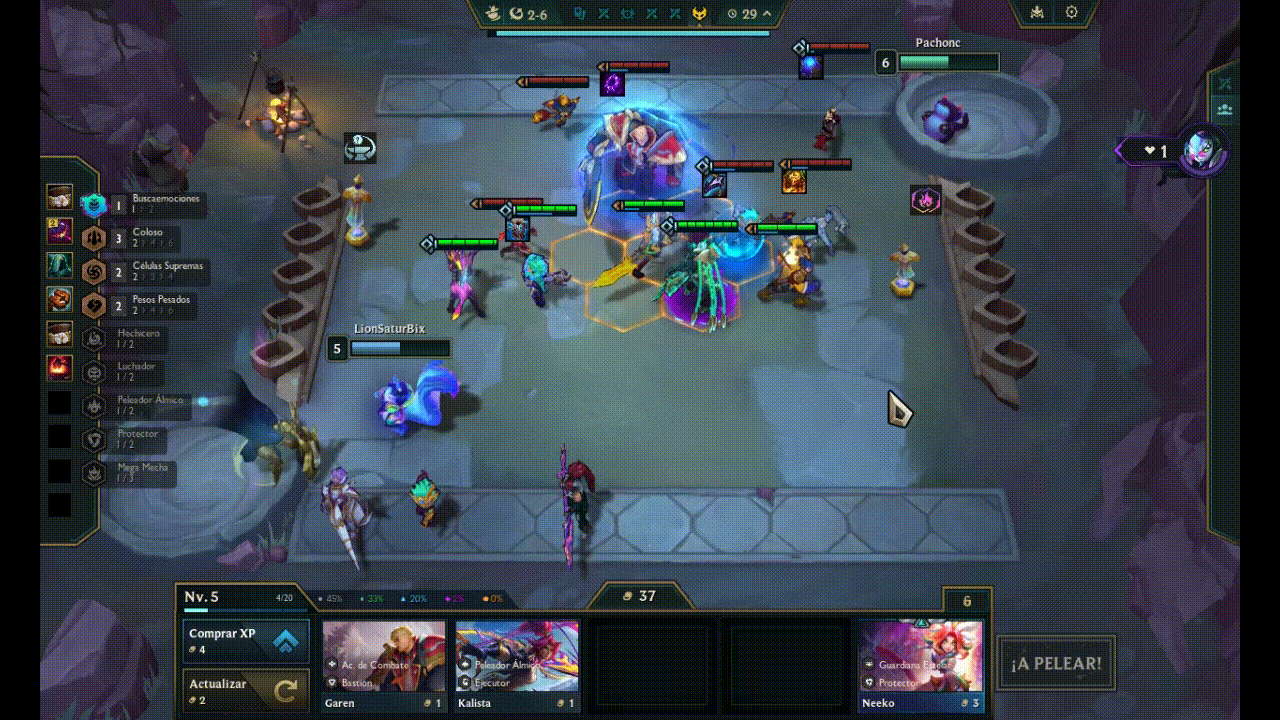
Task: Select the Buscaemociones trait icon
Action: tap(92, 204)
